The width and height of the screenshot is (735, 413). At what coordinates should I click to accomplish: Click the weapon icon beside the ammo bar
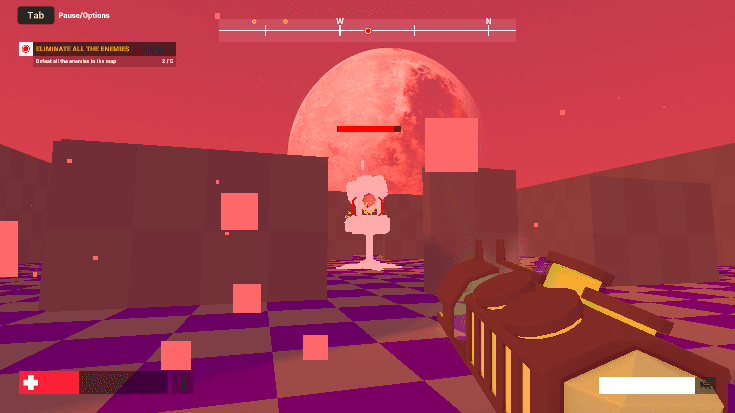[707, 384]
